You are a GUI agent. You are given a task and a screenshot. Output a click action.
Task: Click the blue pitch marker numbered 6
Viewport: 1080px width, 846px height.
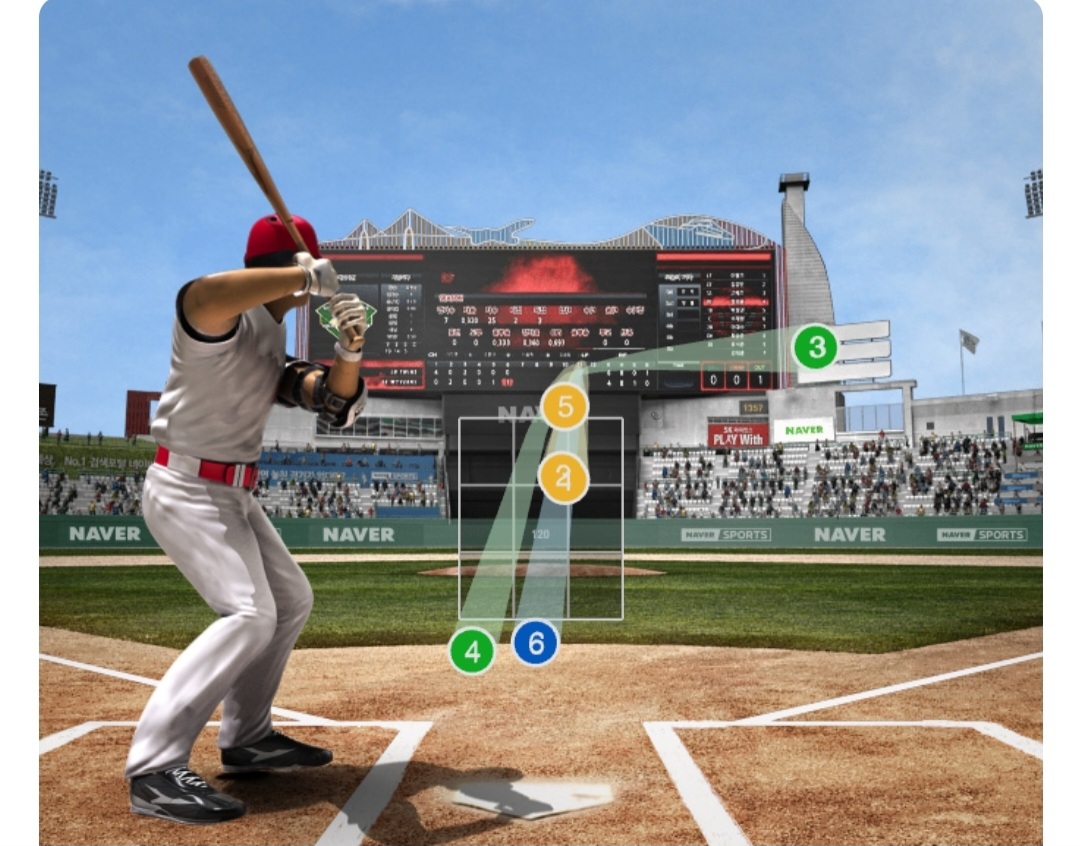point(535,644)
